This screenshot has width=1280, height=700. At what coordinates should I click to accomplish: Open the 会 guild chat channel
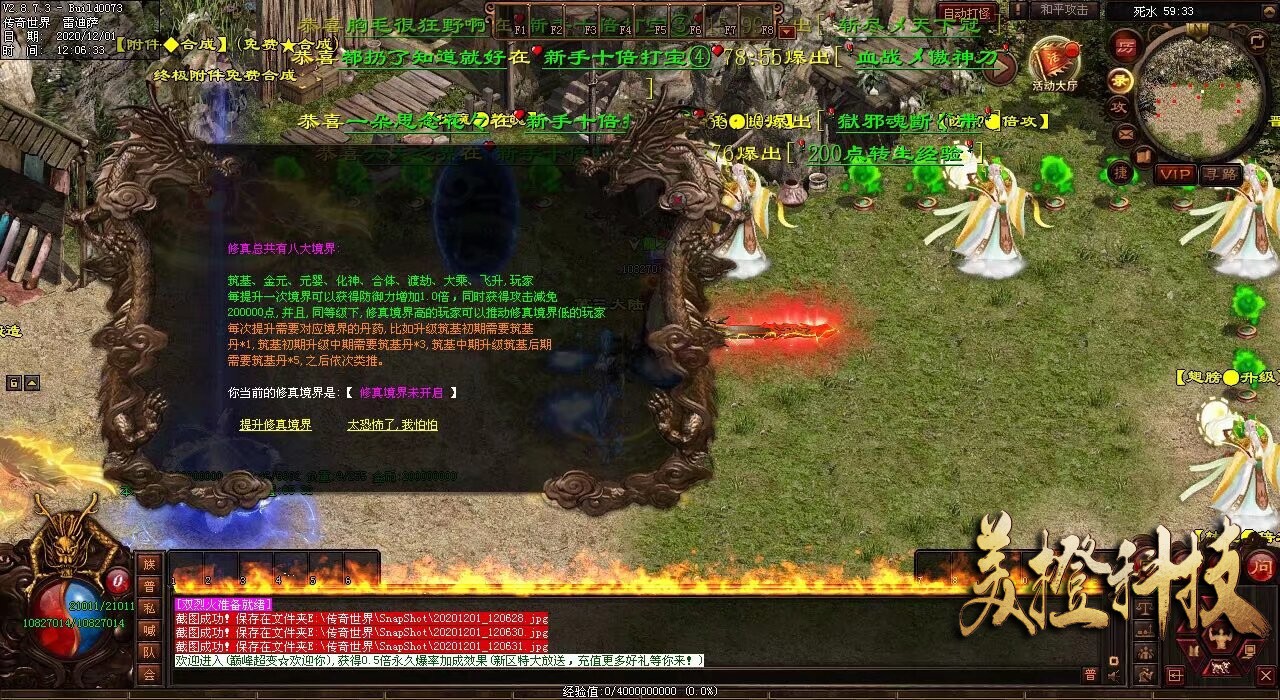pyautogui.click(x=148, y=674)
